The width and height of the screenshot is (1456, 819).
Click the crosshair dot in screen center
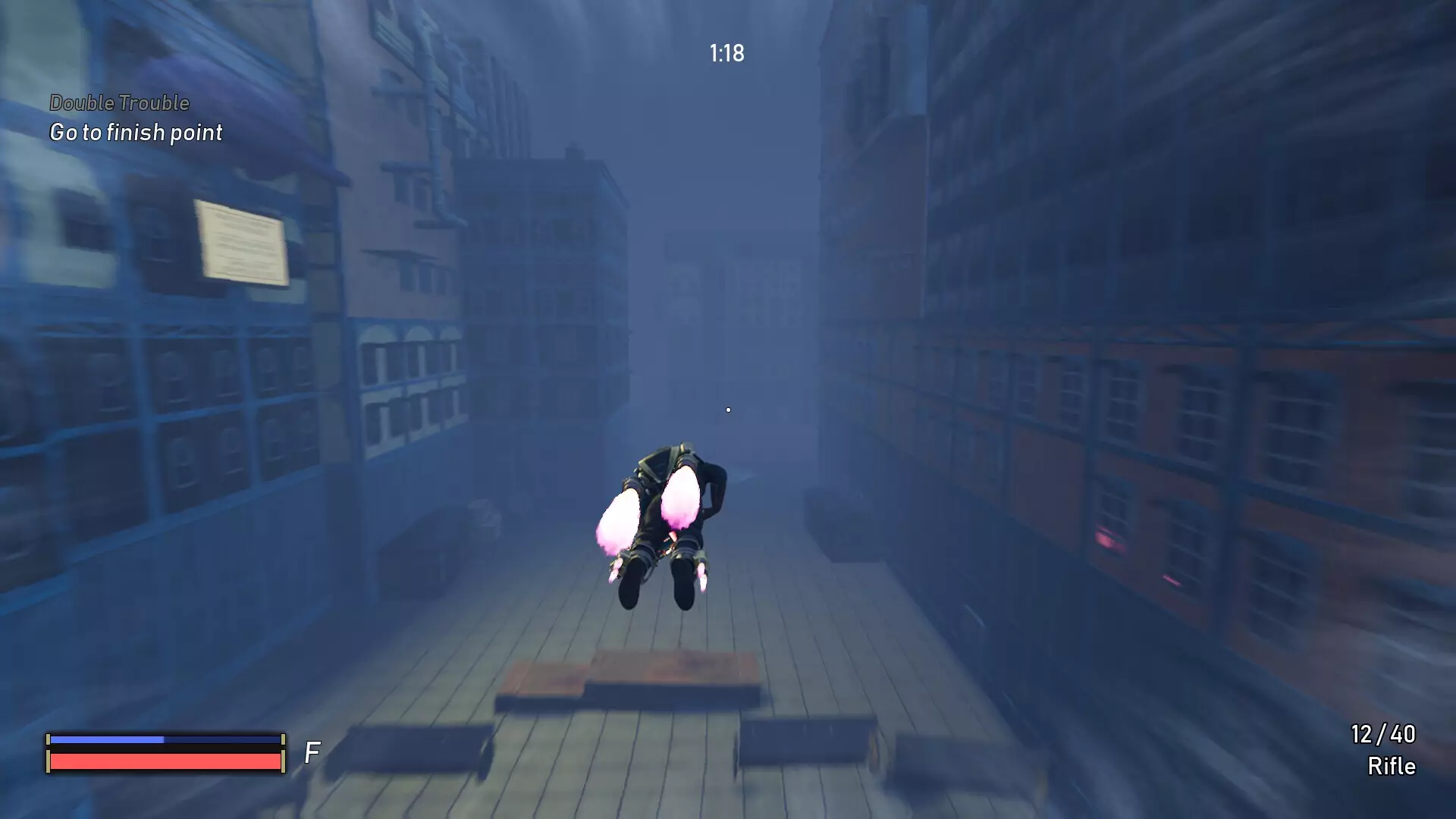pos(727,409)
